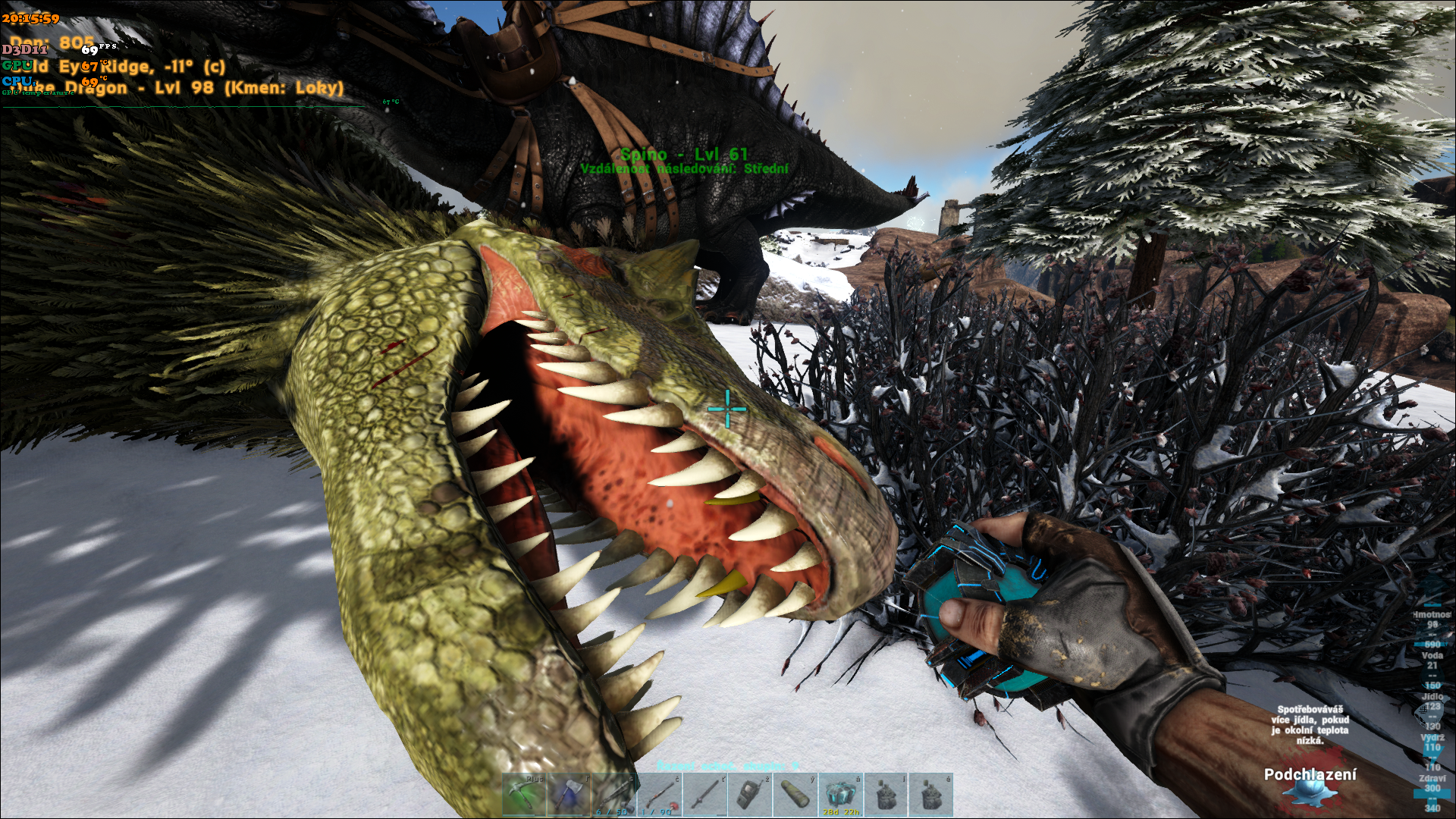Choose the green cylindrical item slot
This screenshot has height=819, width=1456.
[x=793, y=795]
